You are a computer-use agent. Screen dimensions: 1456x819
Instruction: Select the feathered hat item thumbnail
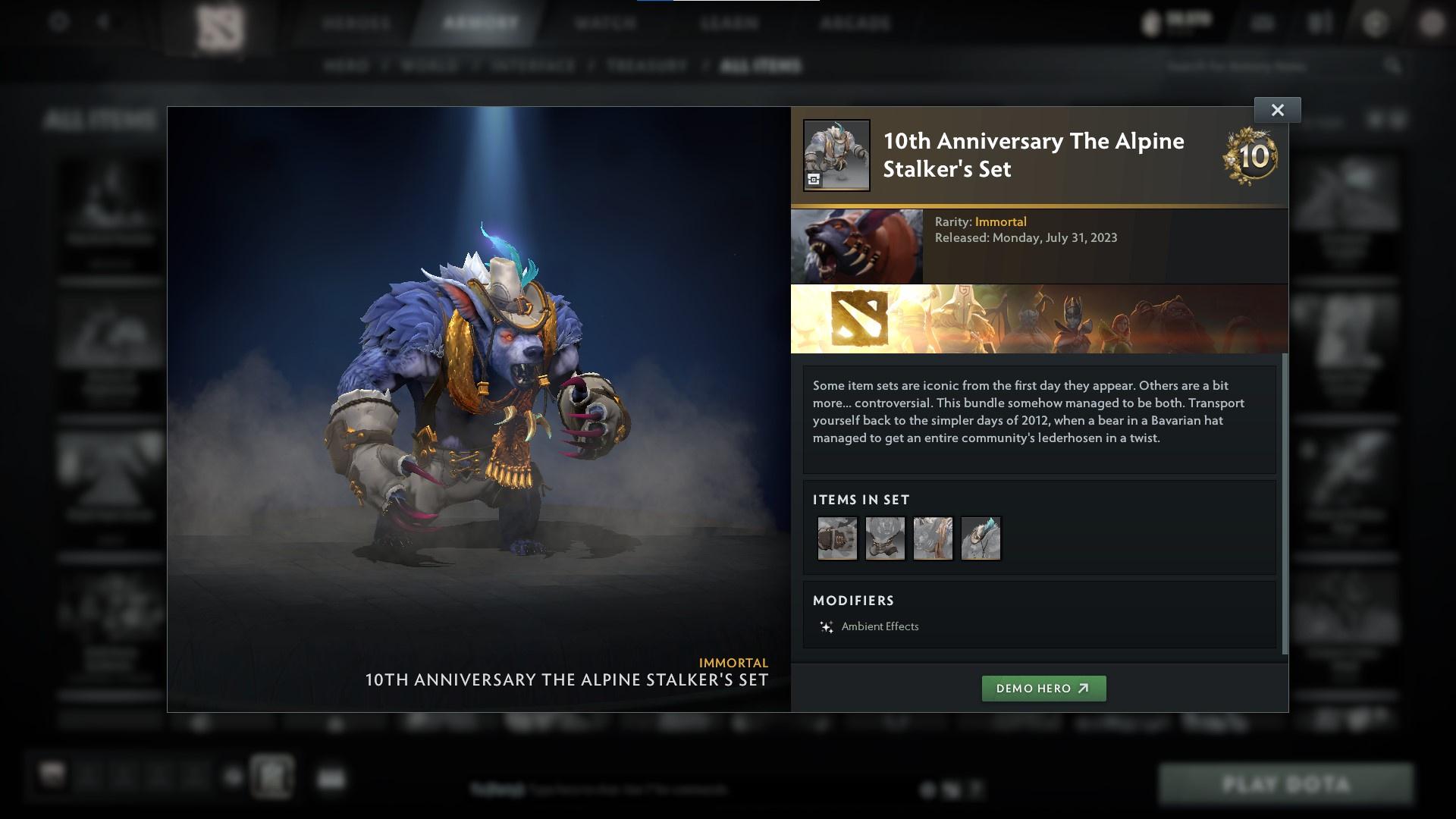pos(981,538)
